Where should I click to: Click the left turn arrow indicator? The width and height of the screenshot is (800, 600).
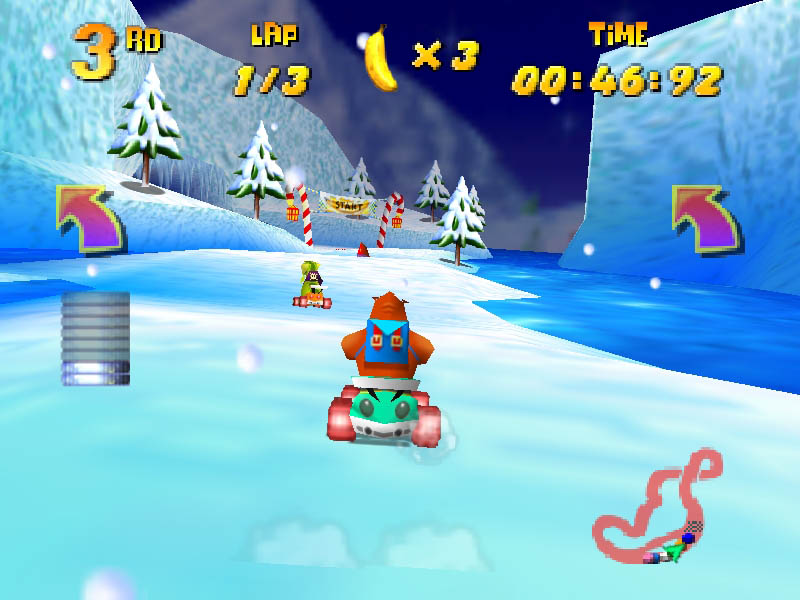point(89,216)
